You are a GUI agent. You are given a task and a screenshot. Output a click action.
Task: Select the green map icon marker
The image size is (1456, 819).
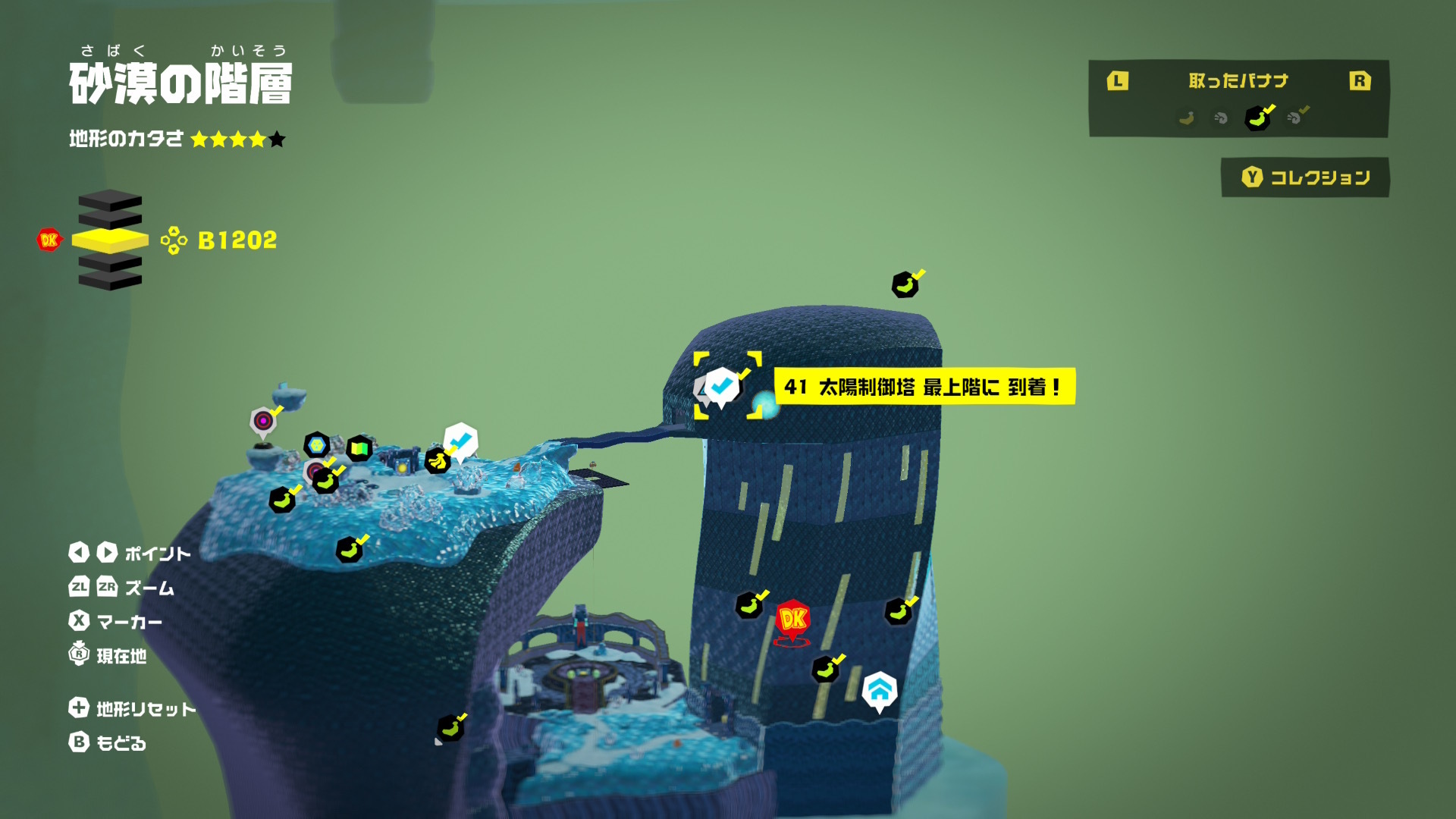(359, 448)
